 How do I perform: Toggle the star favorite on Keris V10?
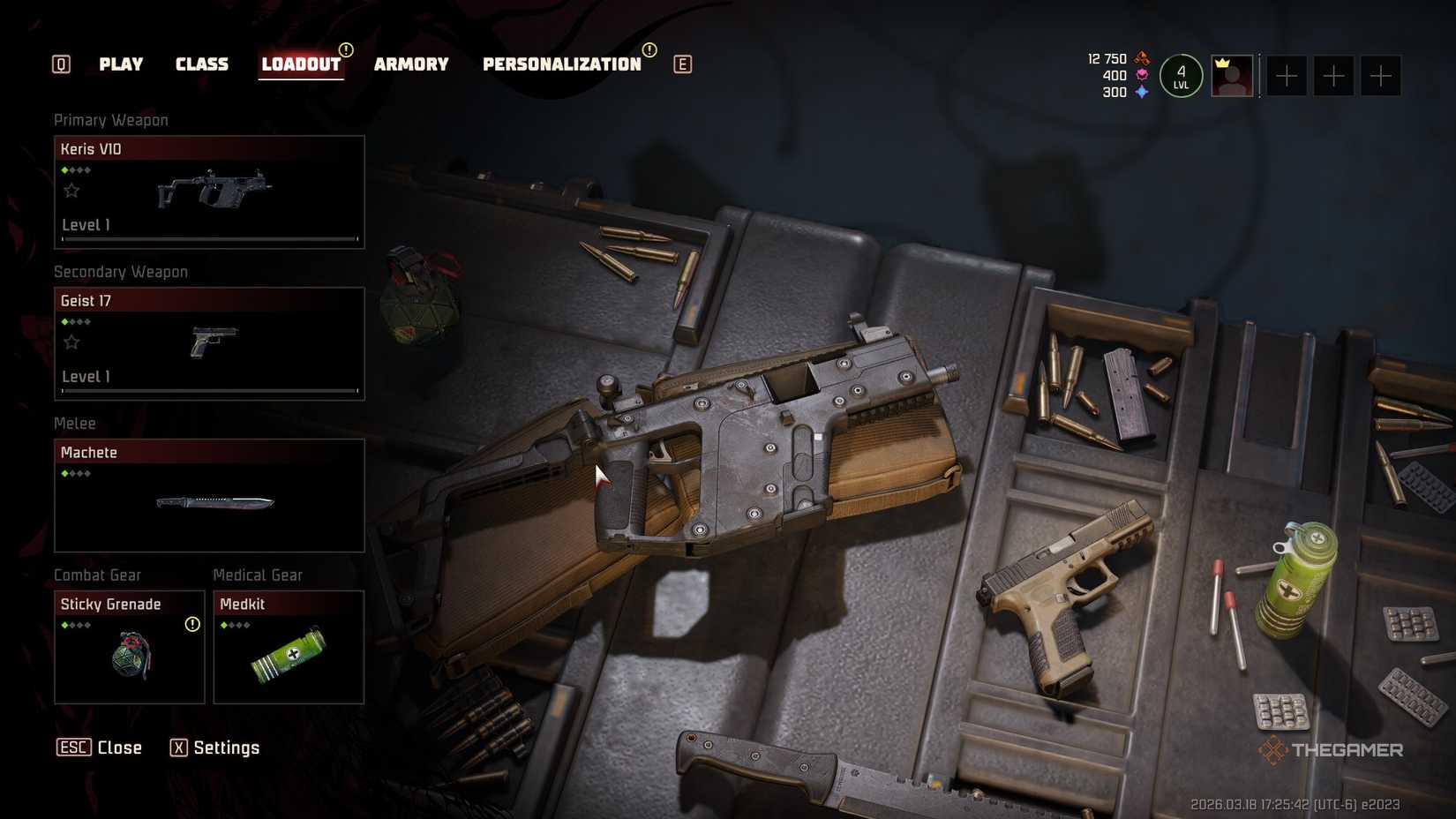click(72, 190)
